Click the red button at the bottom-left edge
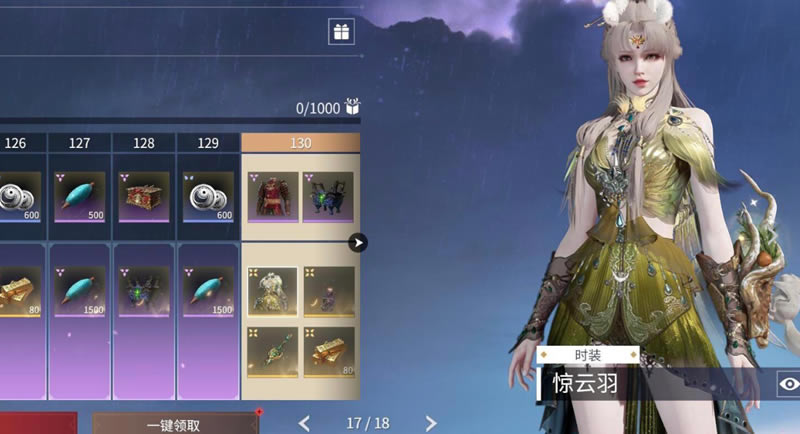 point(38,424)
